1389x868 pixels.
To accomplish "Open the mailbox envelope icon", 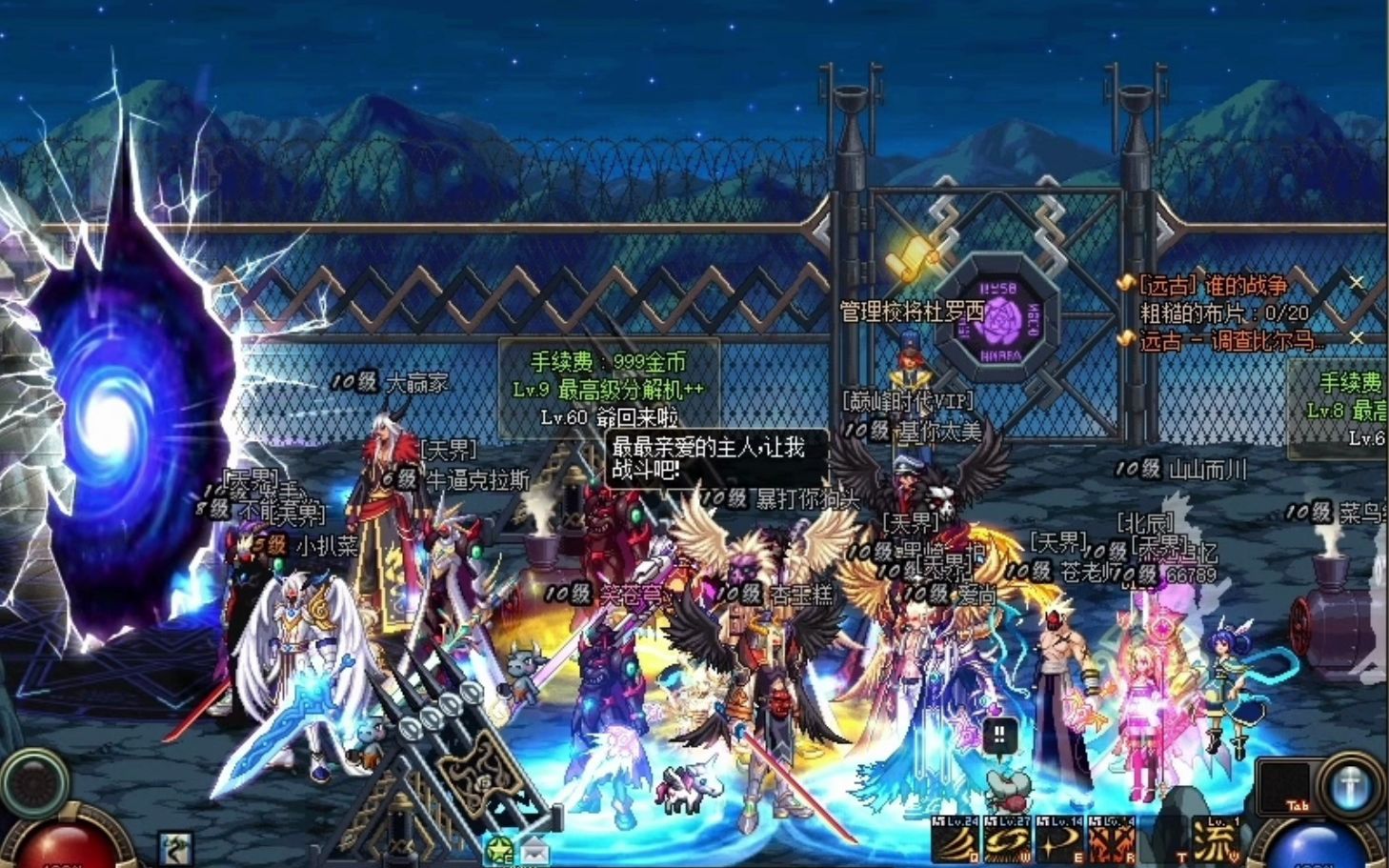I will (534, 850).
